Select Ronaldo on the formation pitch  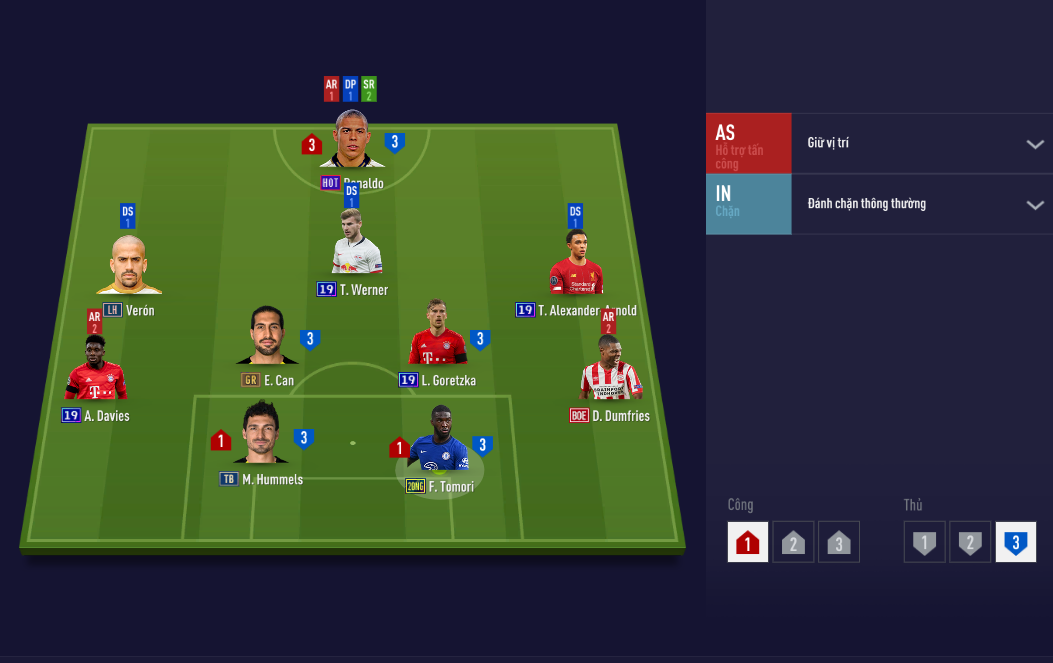pos(352,141)
